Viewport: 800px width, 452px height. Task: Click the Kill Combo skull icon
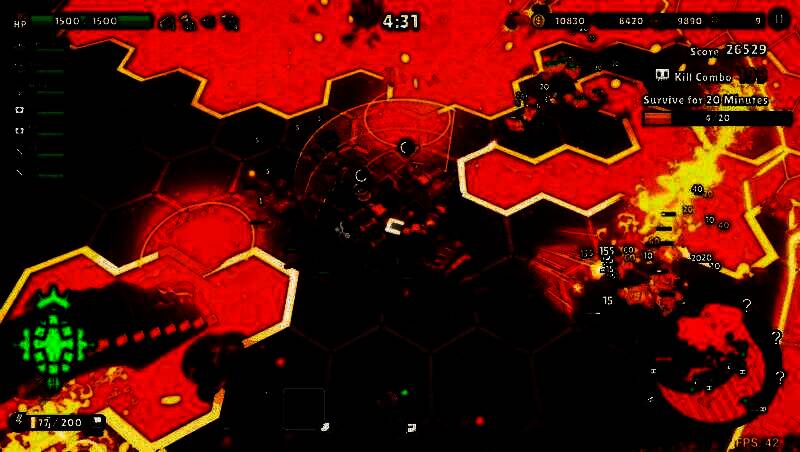[661, 75]
